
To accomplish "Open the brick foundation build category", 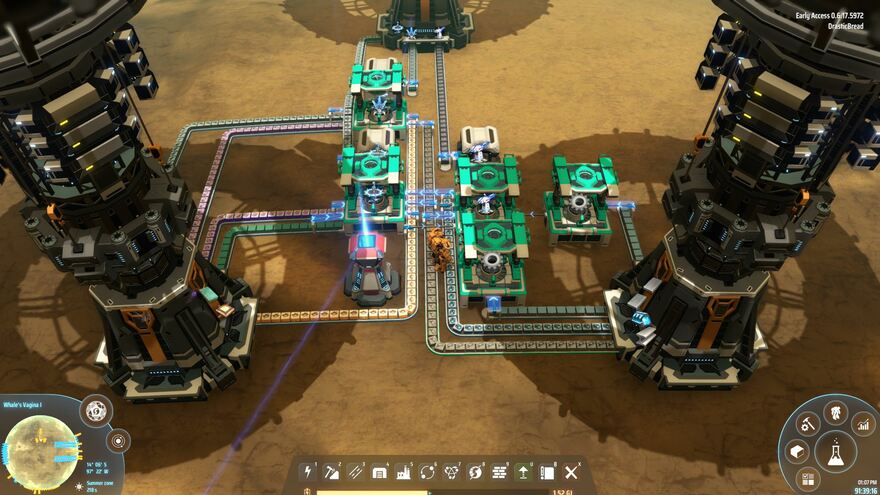I will (500, 471).
